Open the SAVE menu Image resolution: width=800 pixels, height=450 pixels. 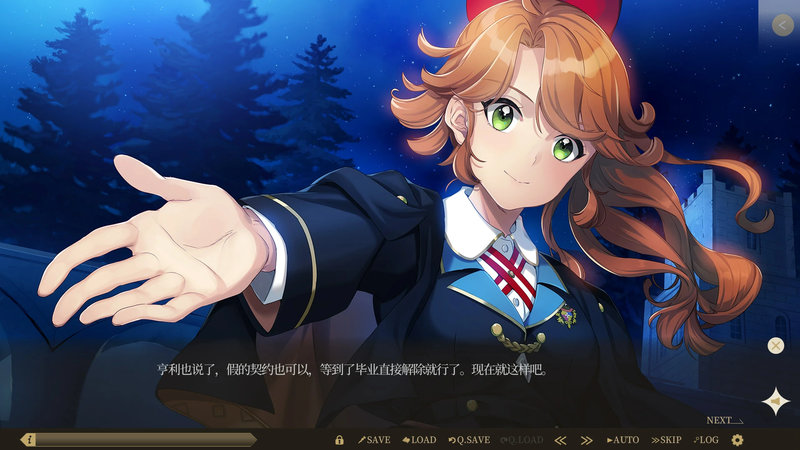[374, 440]
